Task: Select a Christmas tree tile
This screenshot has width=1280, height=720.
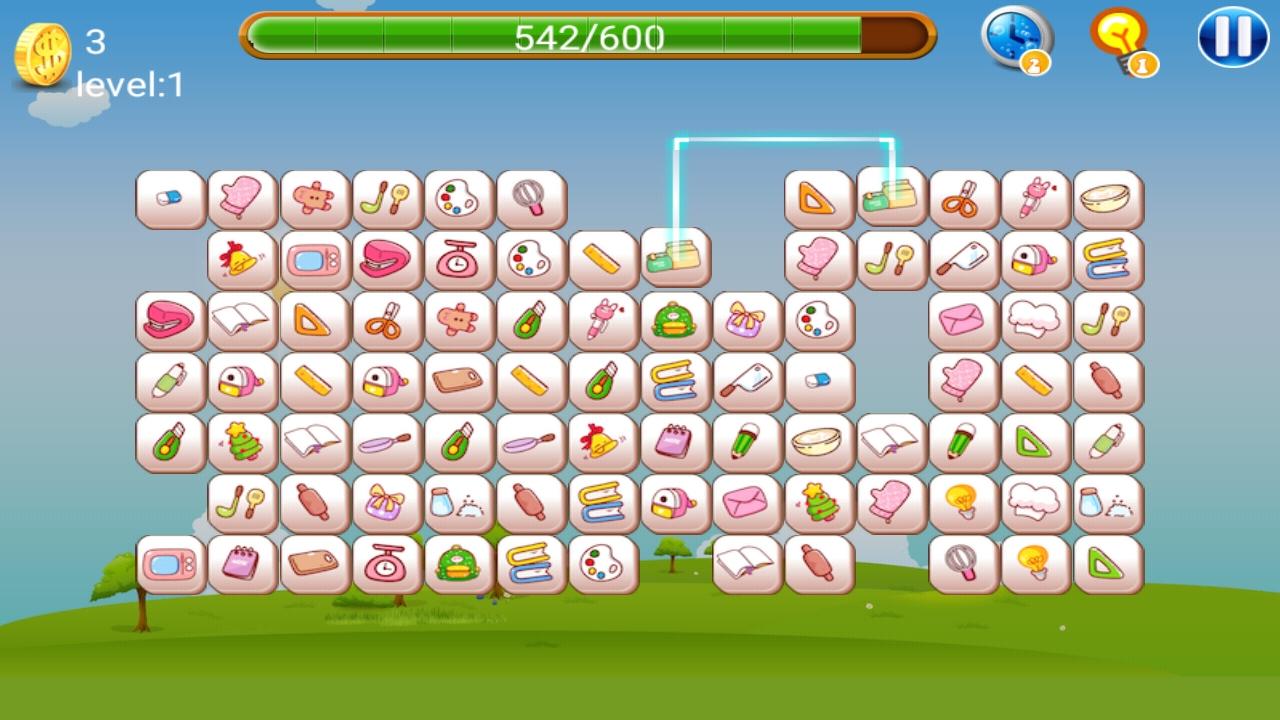Action: [243, 443]
